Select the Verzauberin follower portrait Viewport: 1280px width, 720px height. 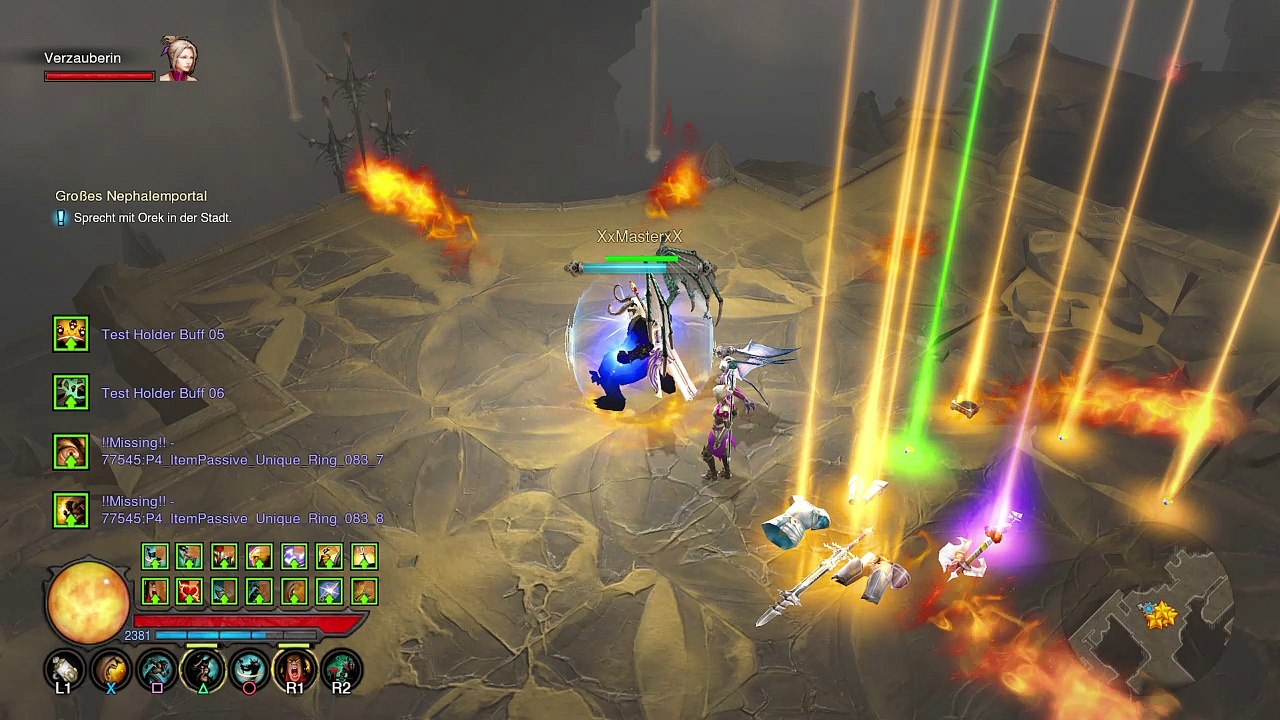[x=178, y=59]
